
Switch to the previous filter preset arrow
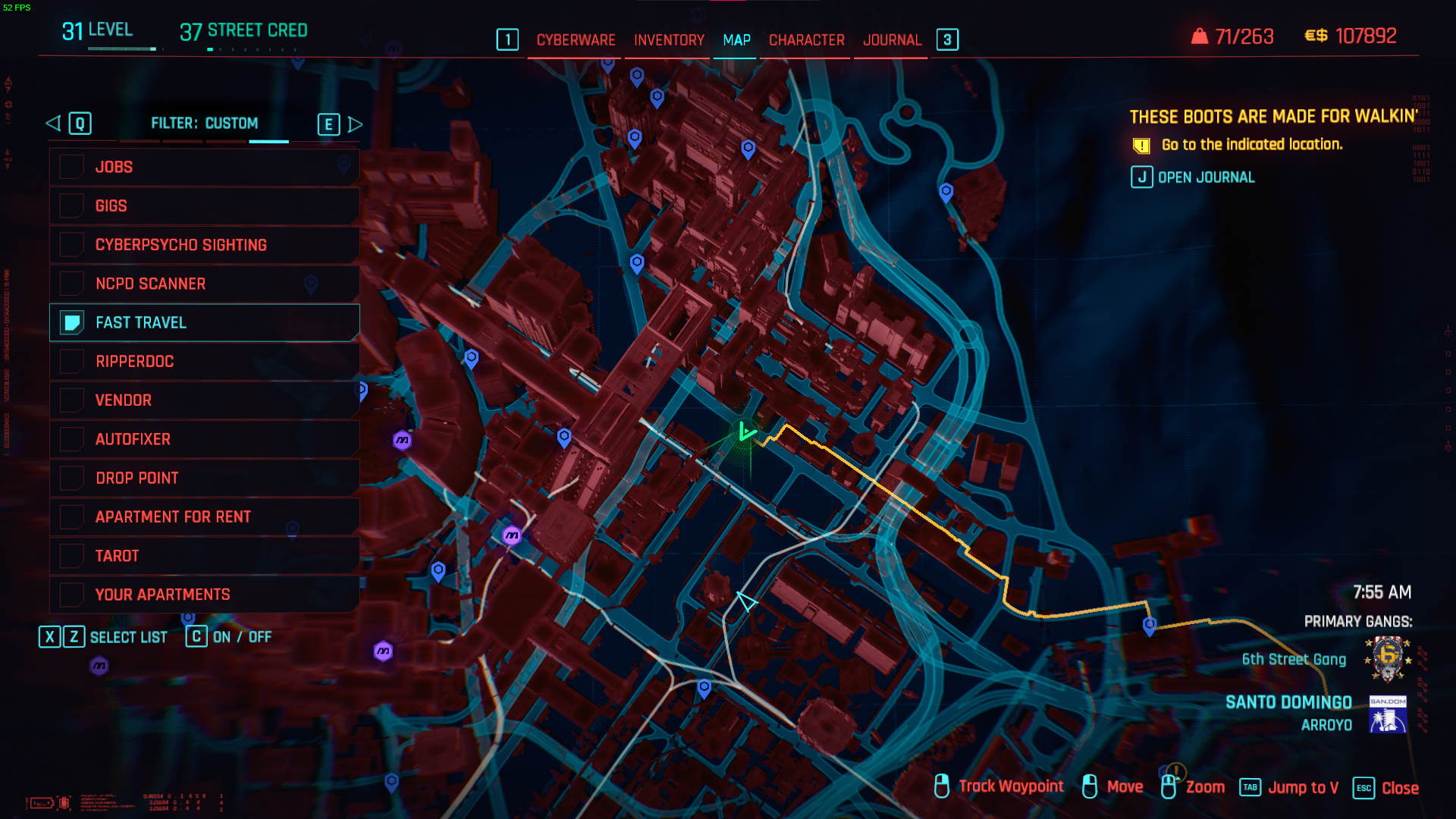pos(54,124)
